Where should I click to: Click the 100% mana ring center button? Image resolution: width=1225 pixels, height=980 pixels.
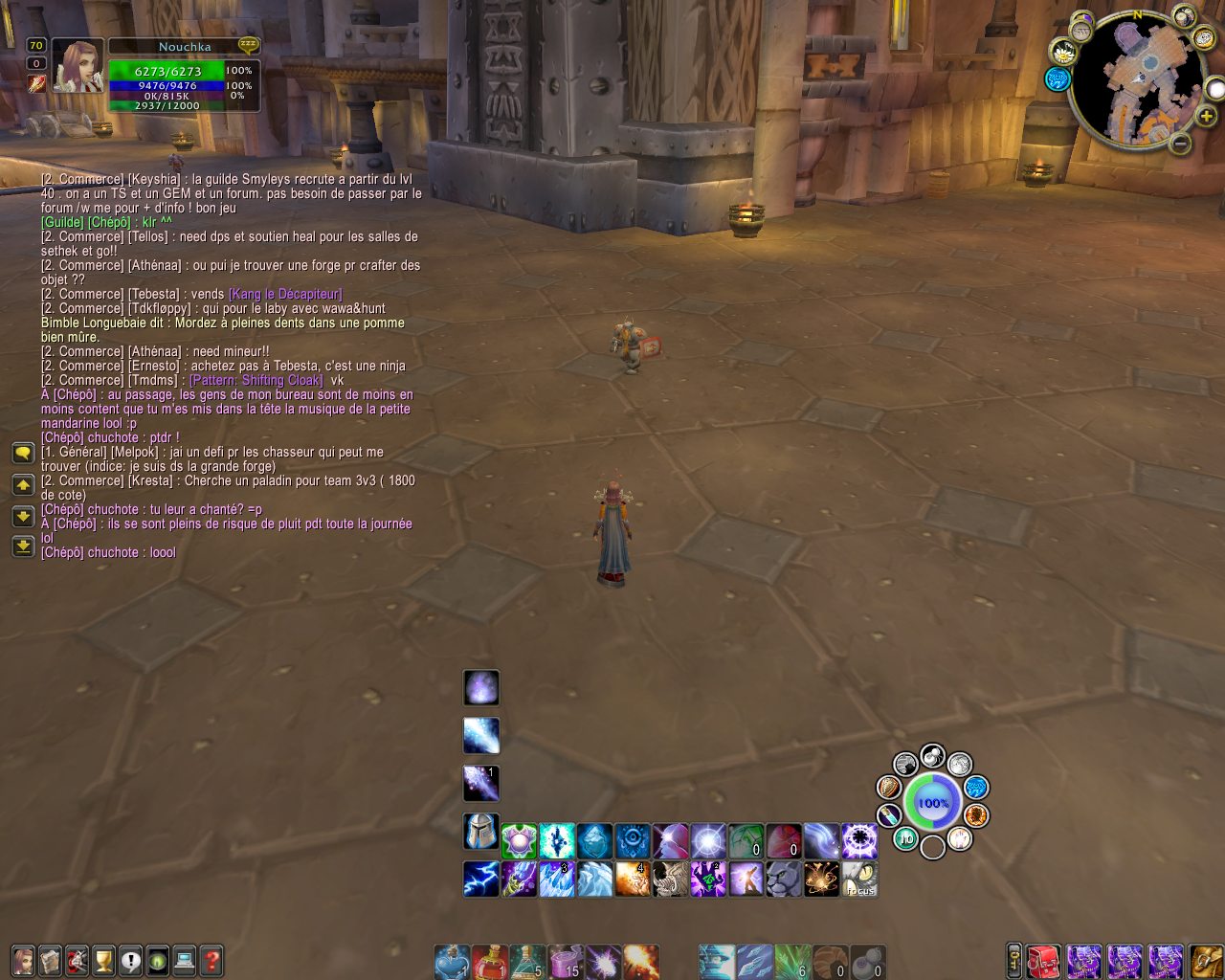(x=932, y=802)
